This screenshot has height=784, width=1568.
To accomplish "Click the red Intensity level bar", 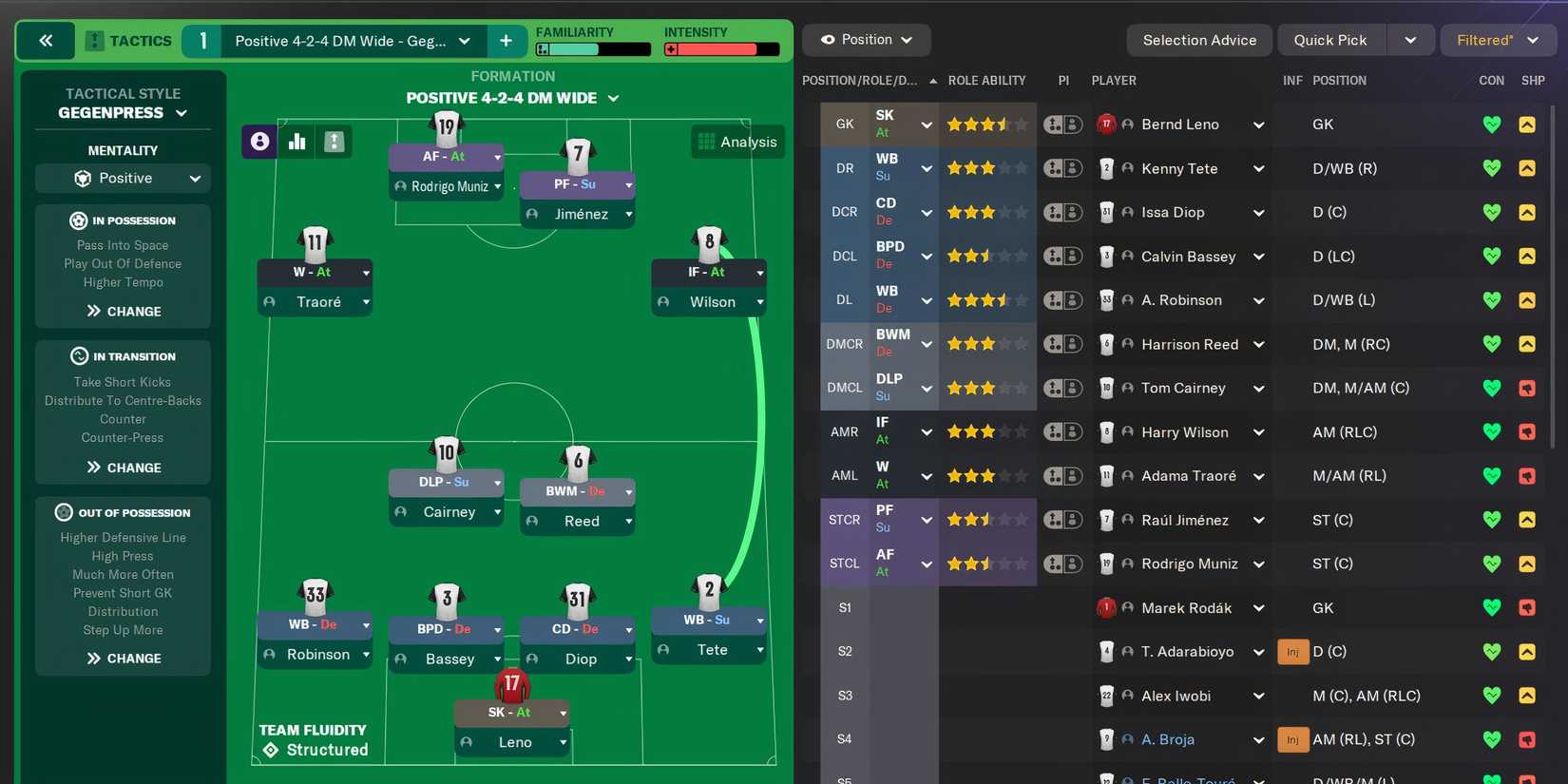I will click(x=721, y=48).
